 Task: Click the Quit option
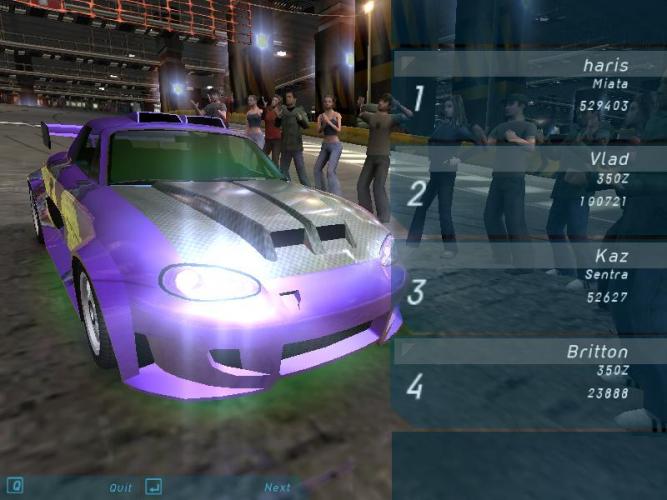[x=120, y=488]
